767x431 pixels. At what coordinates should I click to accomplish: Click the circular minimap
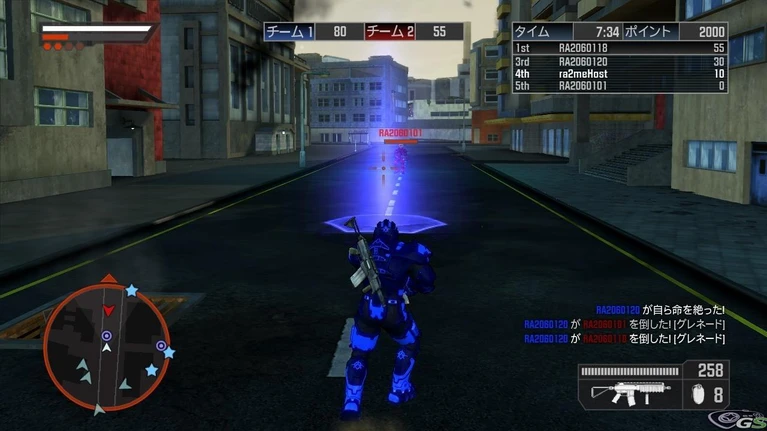tap(106, 347)
